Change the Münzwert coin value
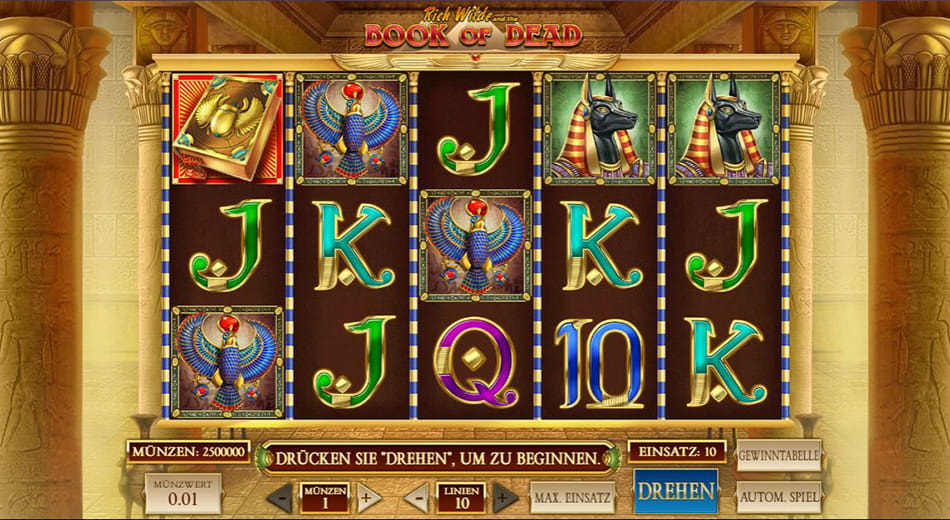Image resolution: width=950 pixels, height=520 pixels. (x=183, y=493)
